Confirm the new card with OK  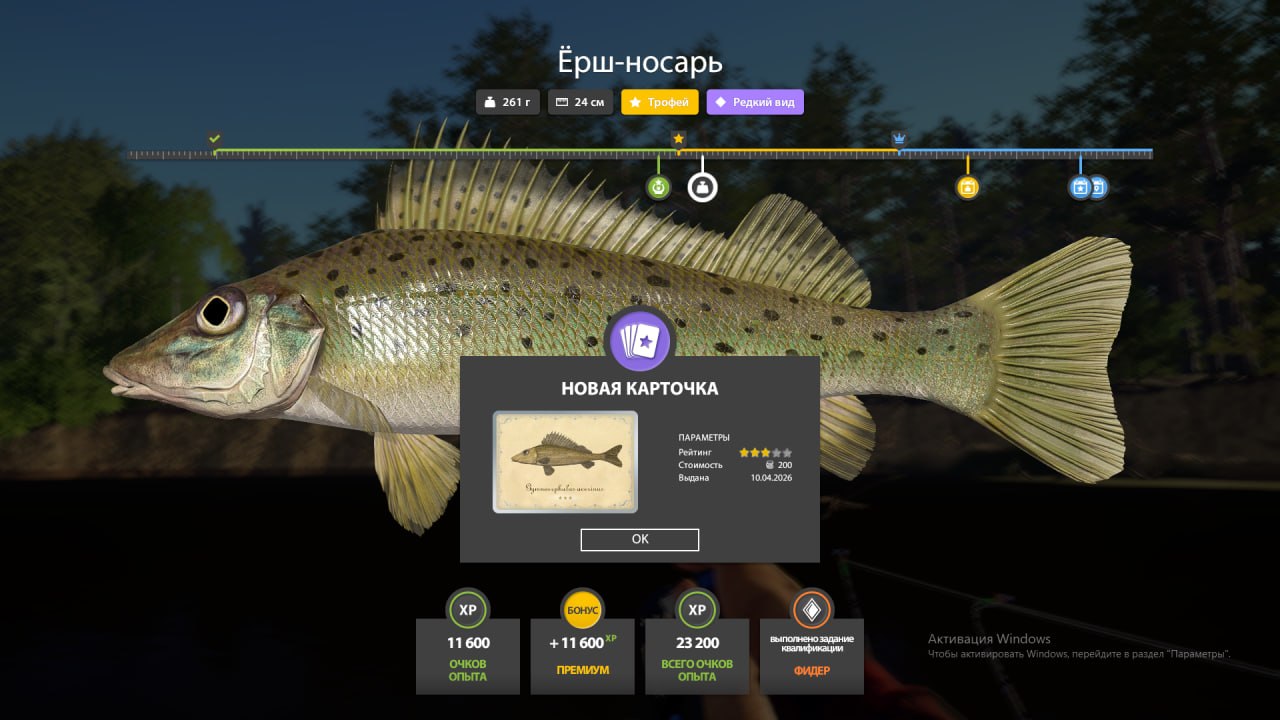(x=640, y=540)
